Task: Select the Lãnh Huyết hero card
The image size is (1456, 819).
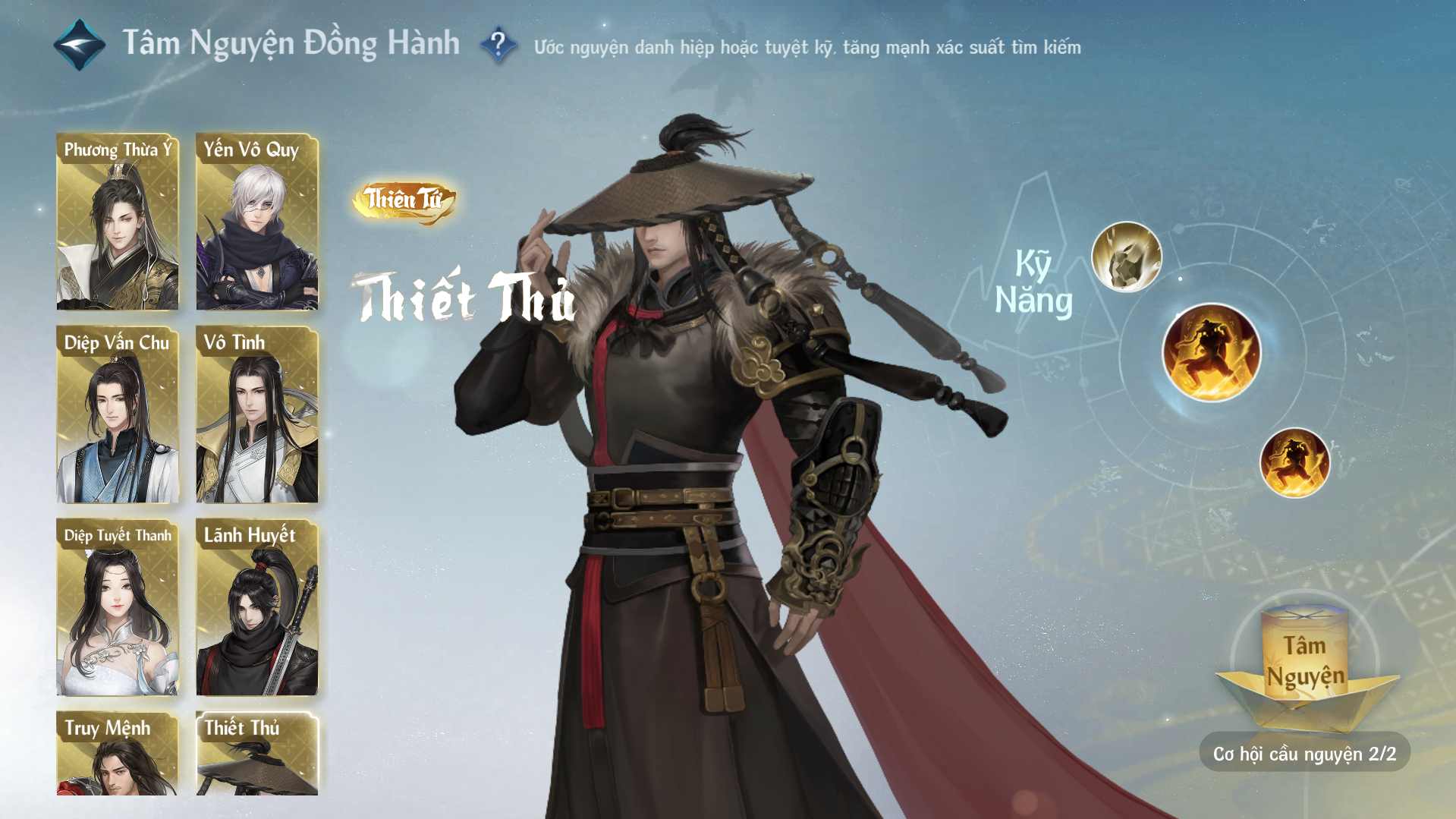Action: (257, 607)
